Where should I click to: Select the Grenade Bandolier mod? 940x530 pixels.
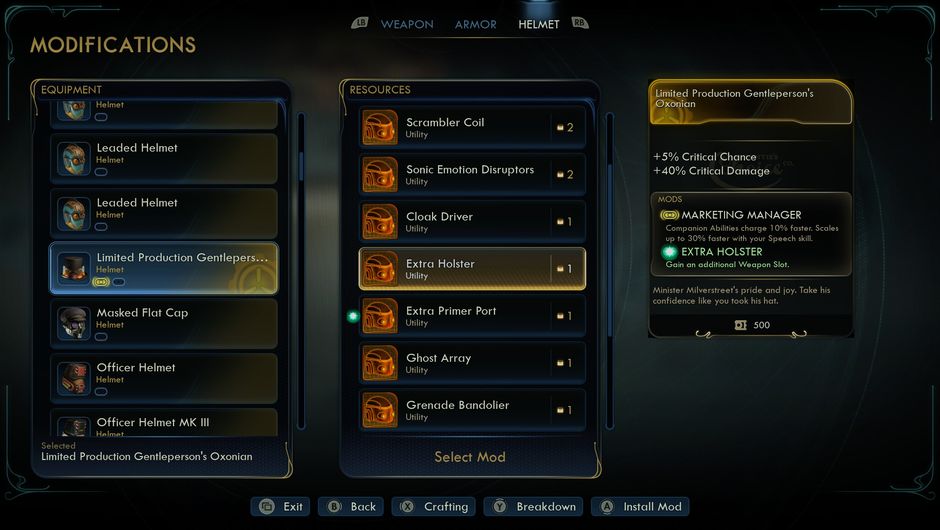[x=472, y=409]
